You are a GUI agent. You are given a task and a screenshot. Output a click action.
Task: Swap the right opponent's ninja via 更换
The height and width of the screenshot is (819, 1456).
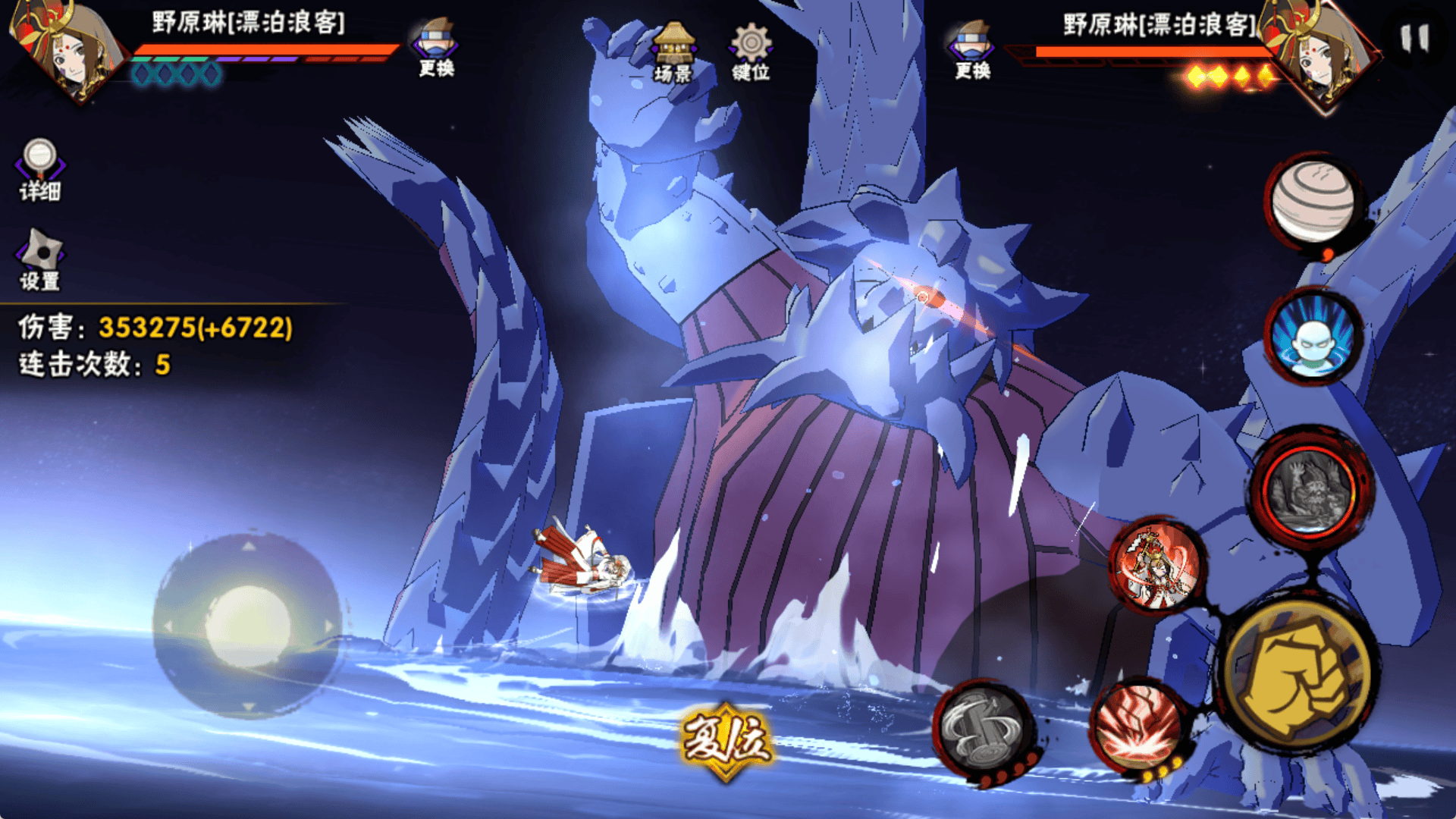973,49
